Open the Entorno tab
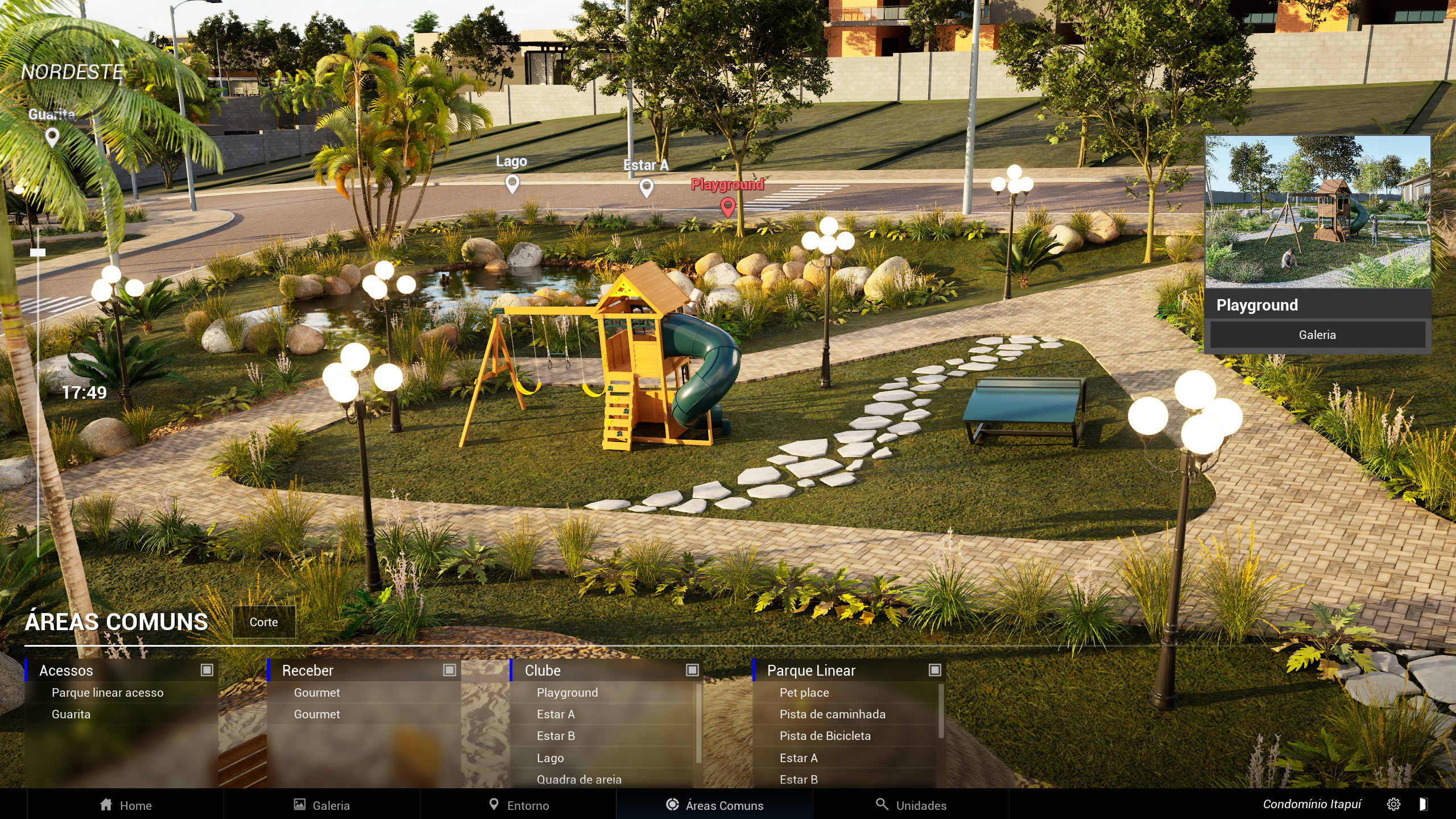This screenshot has height=819, width=1456. (x=519, y=805)
